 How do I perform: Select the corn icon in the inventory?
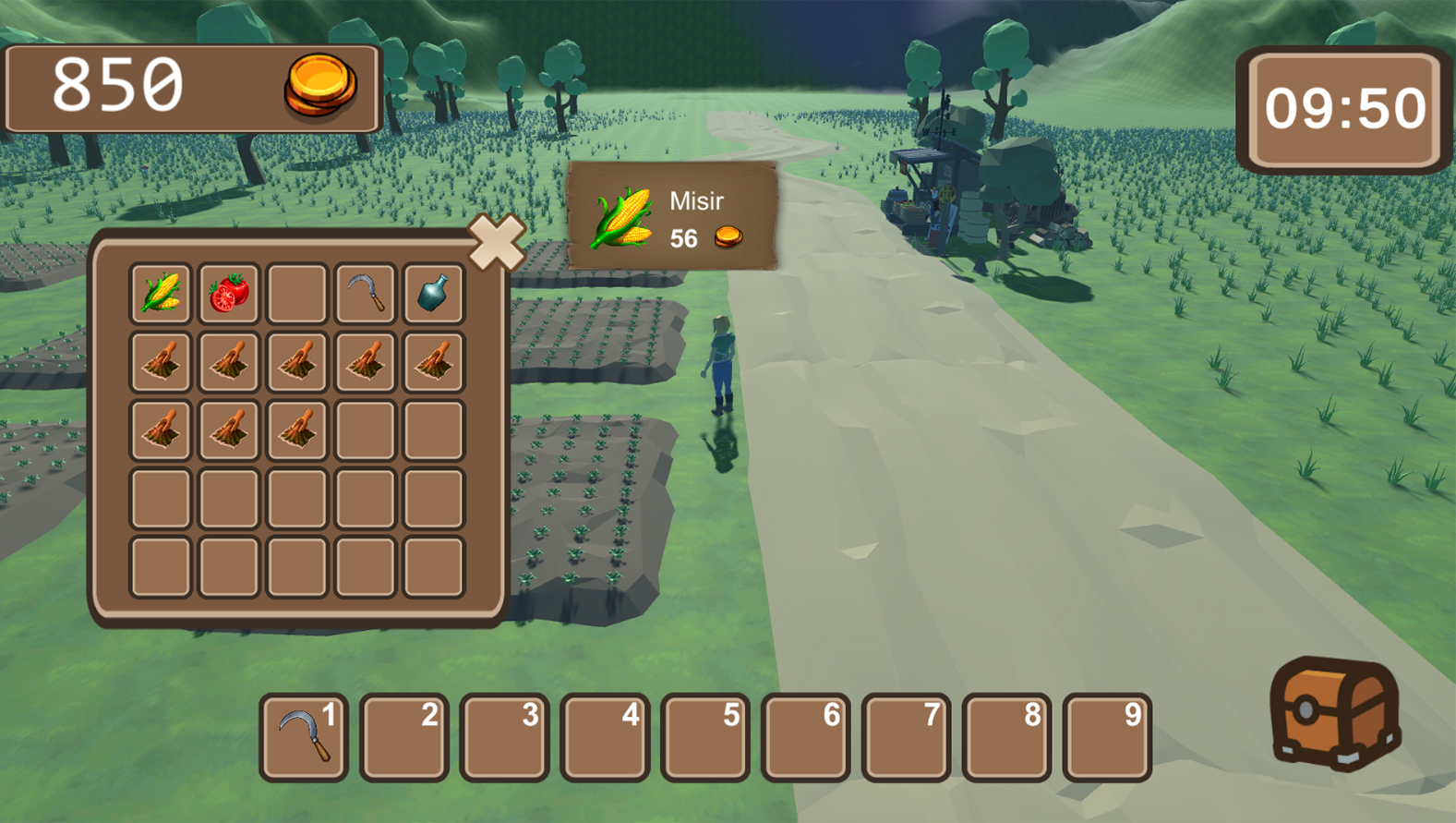click(x=160, y=292)
